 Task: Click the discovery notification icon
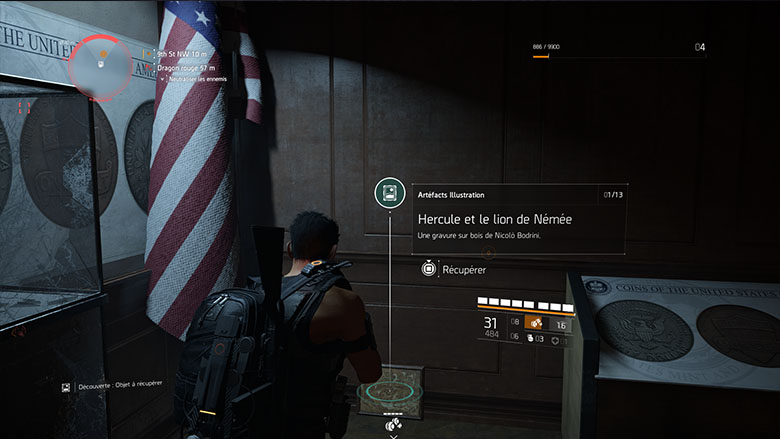tap(66, 387)
